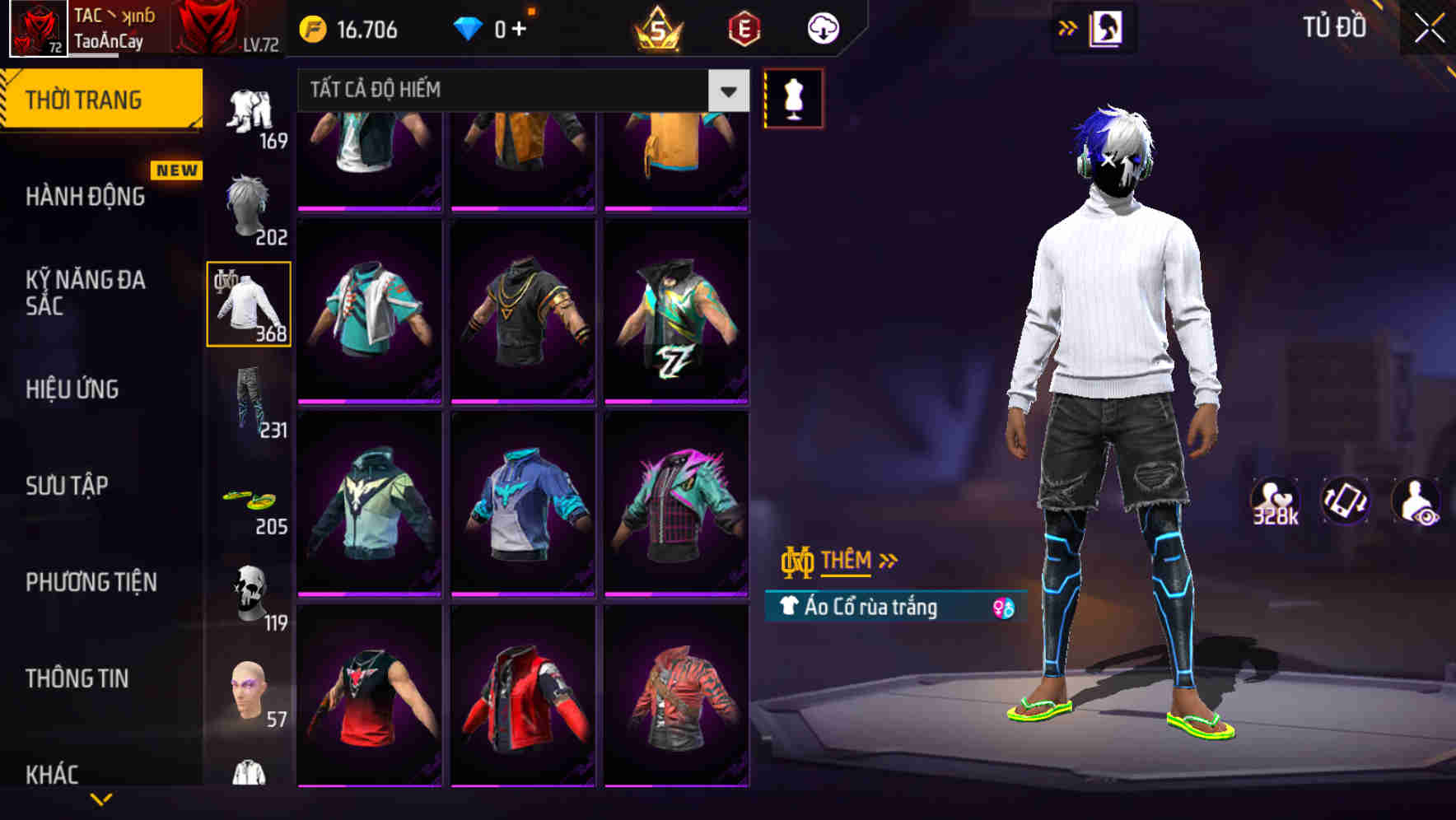
Task: Switch to the HÀNH ĐỘNG tab
Action: [x=88, y=198]
